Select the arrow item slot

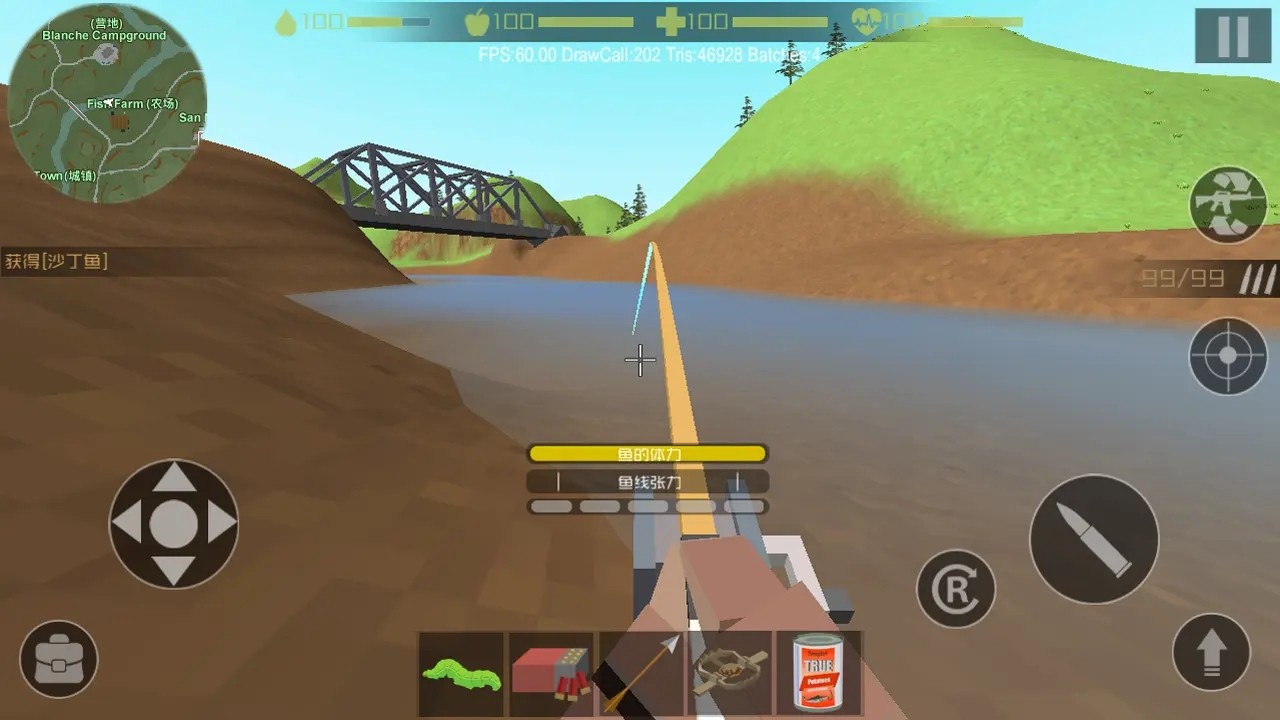640,672
